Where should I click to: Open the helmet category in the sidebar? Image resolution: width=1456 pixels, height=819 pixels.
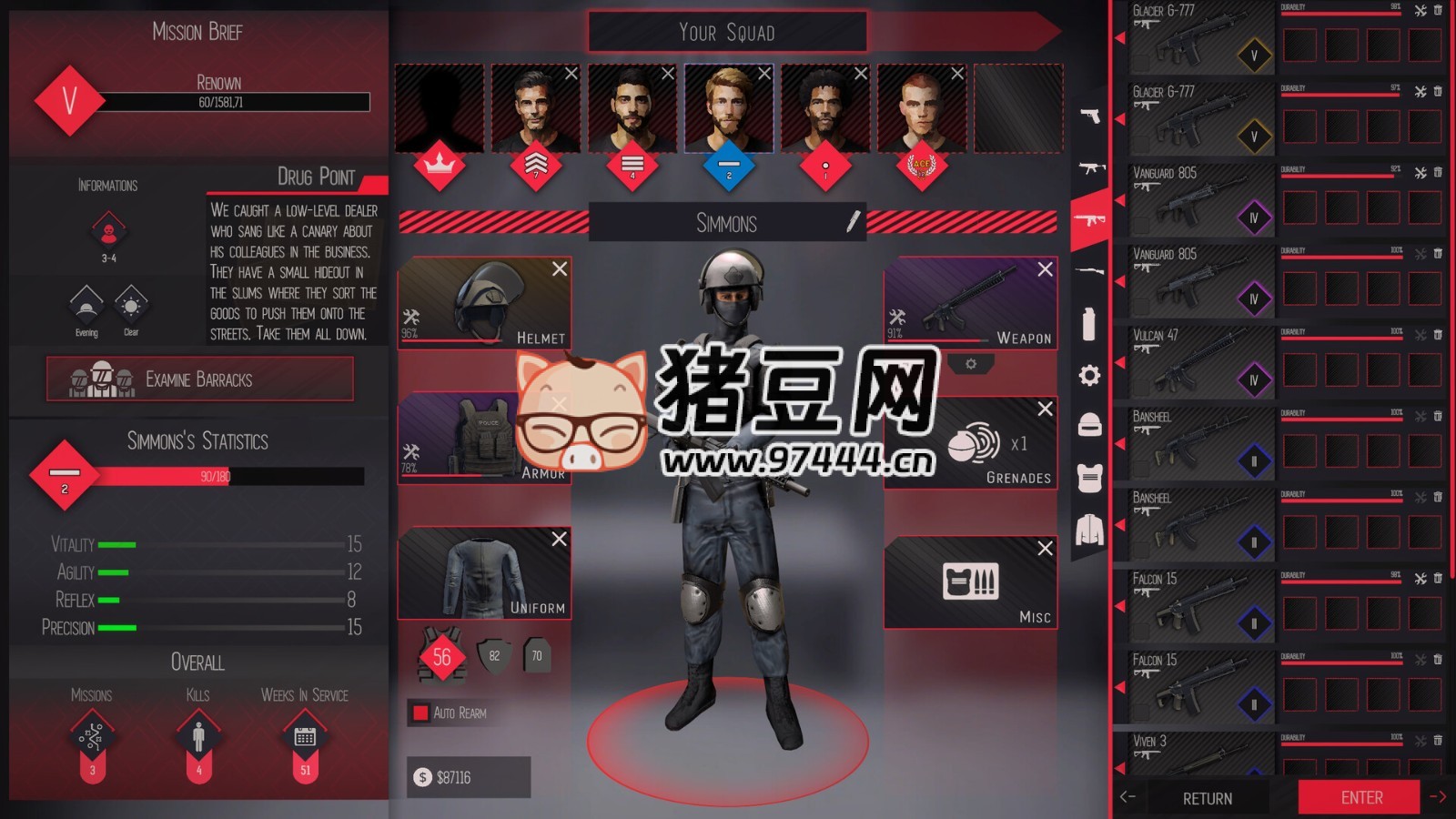(x=1088, y=426)
